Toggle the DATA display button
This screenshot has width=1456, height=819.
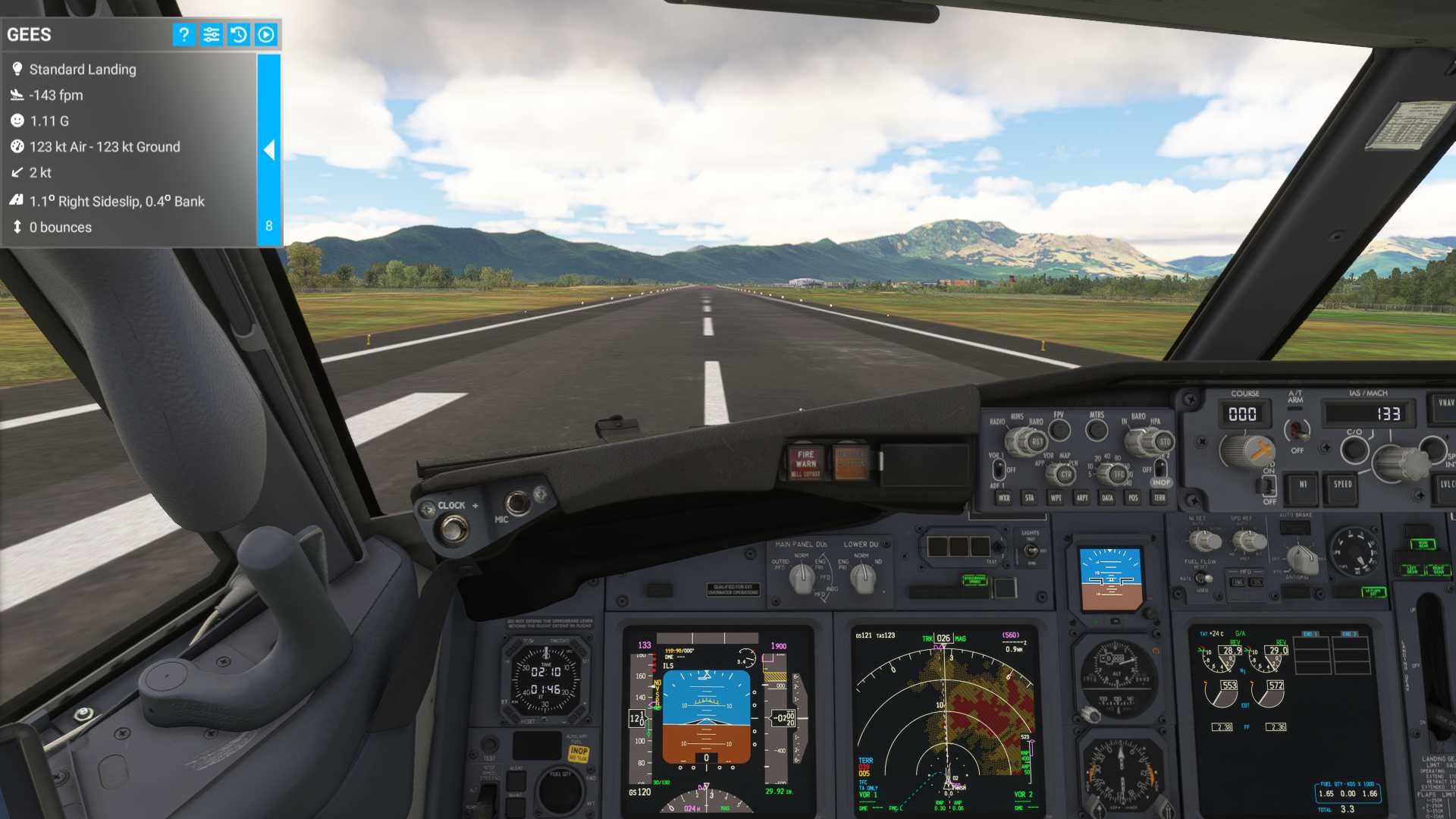(1107, 498)
